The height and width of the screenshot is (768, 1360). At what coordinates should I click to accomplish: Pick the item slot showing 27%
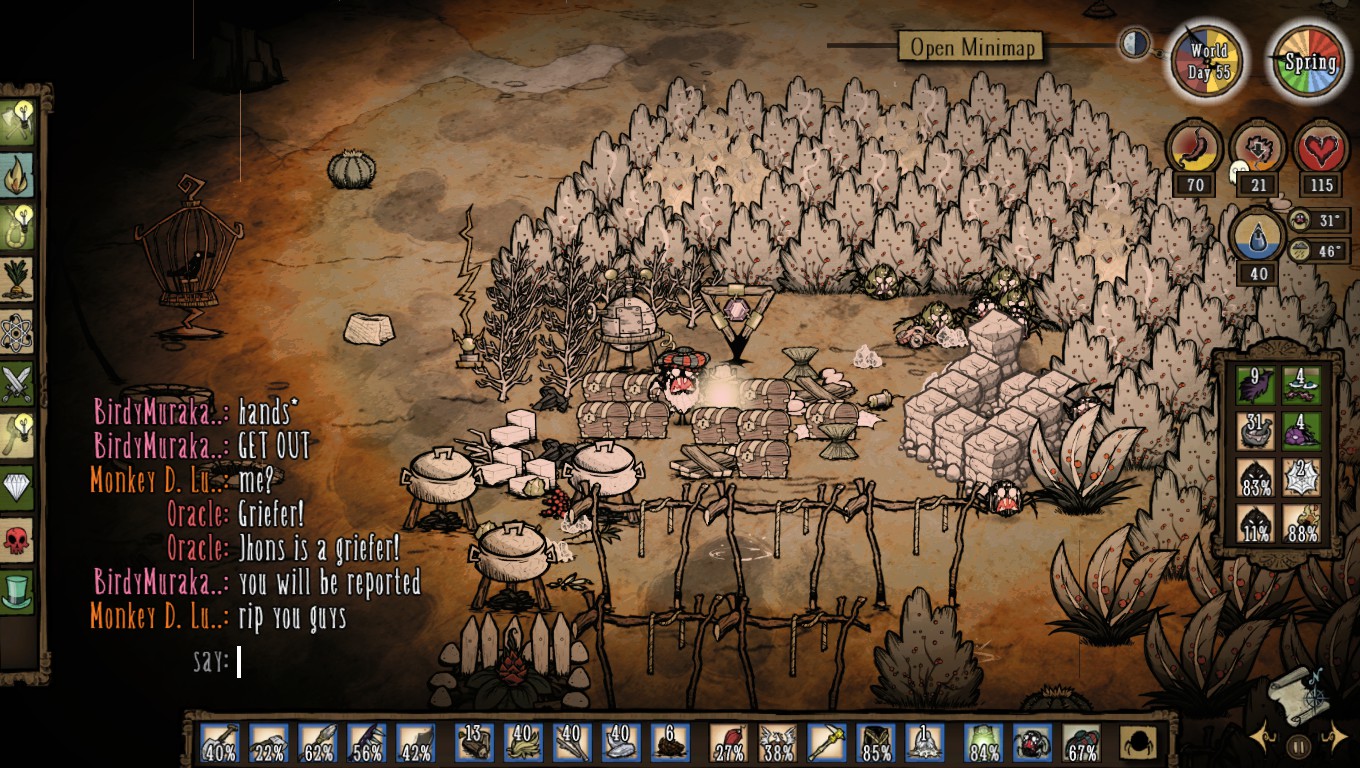click(728, 743)
